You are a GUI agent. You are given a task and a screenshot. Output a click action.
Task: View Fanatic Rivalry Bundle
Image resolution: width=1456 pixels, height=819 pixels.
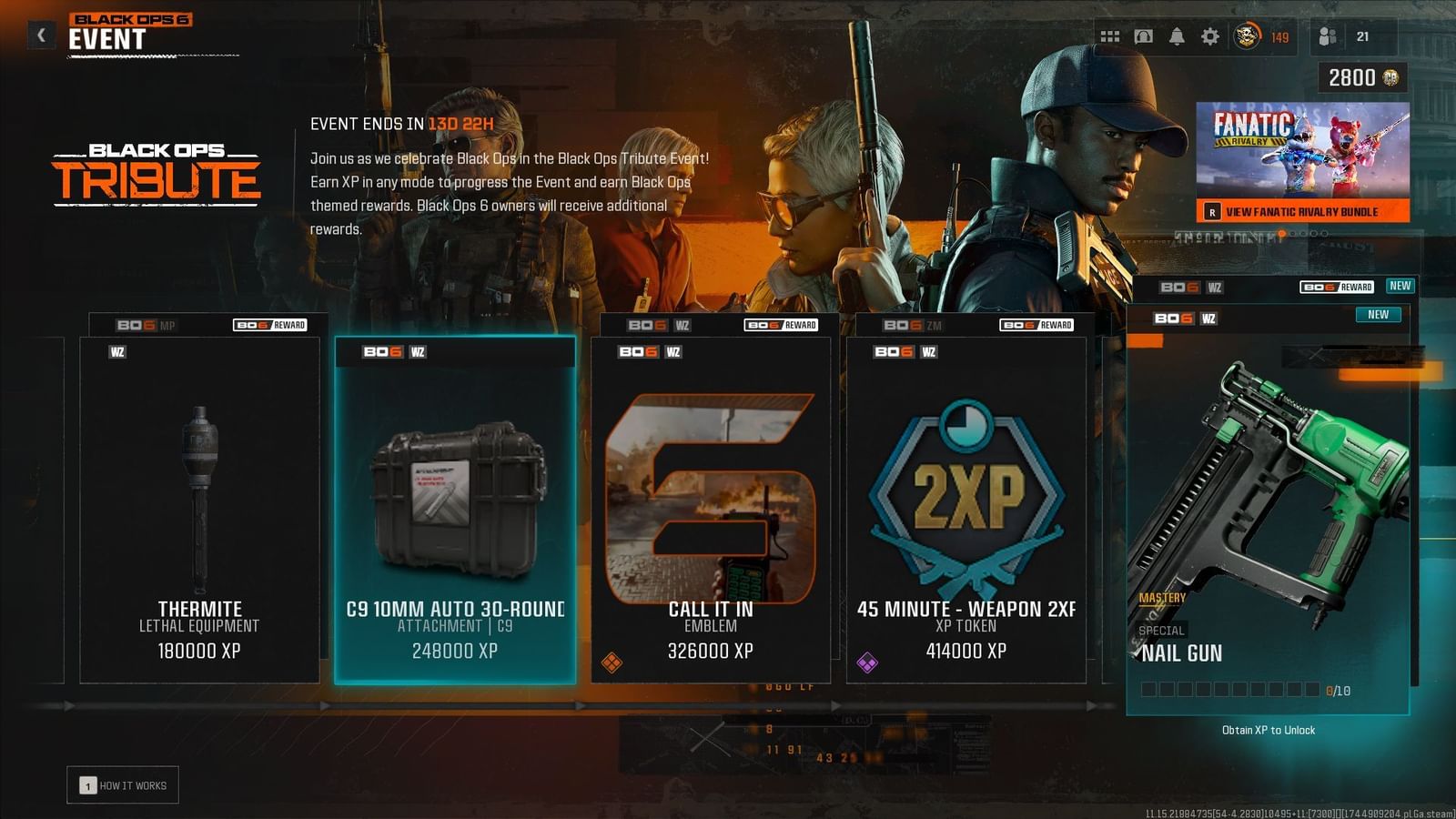pos(1302,210)
